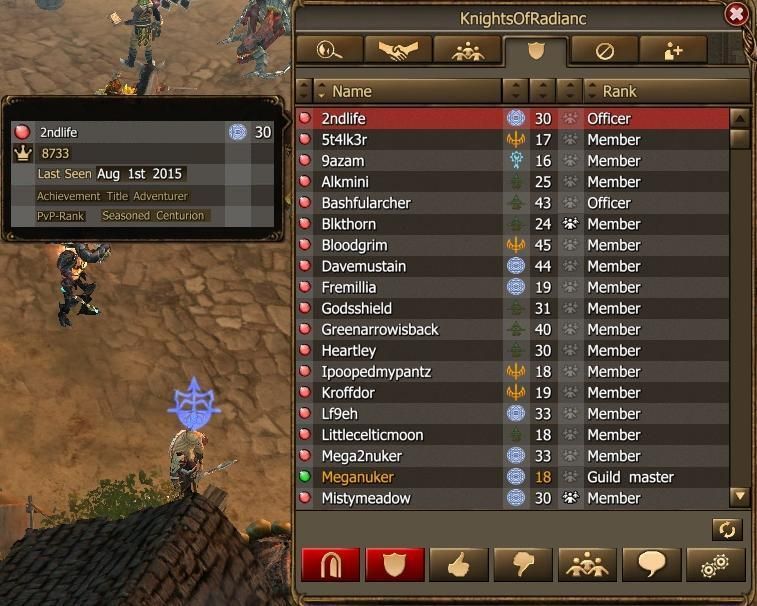Image resolution: width=757 pixels, height=606 pixels.
Task: Switch to the three-people group tab
Action: coord(467,50)
